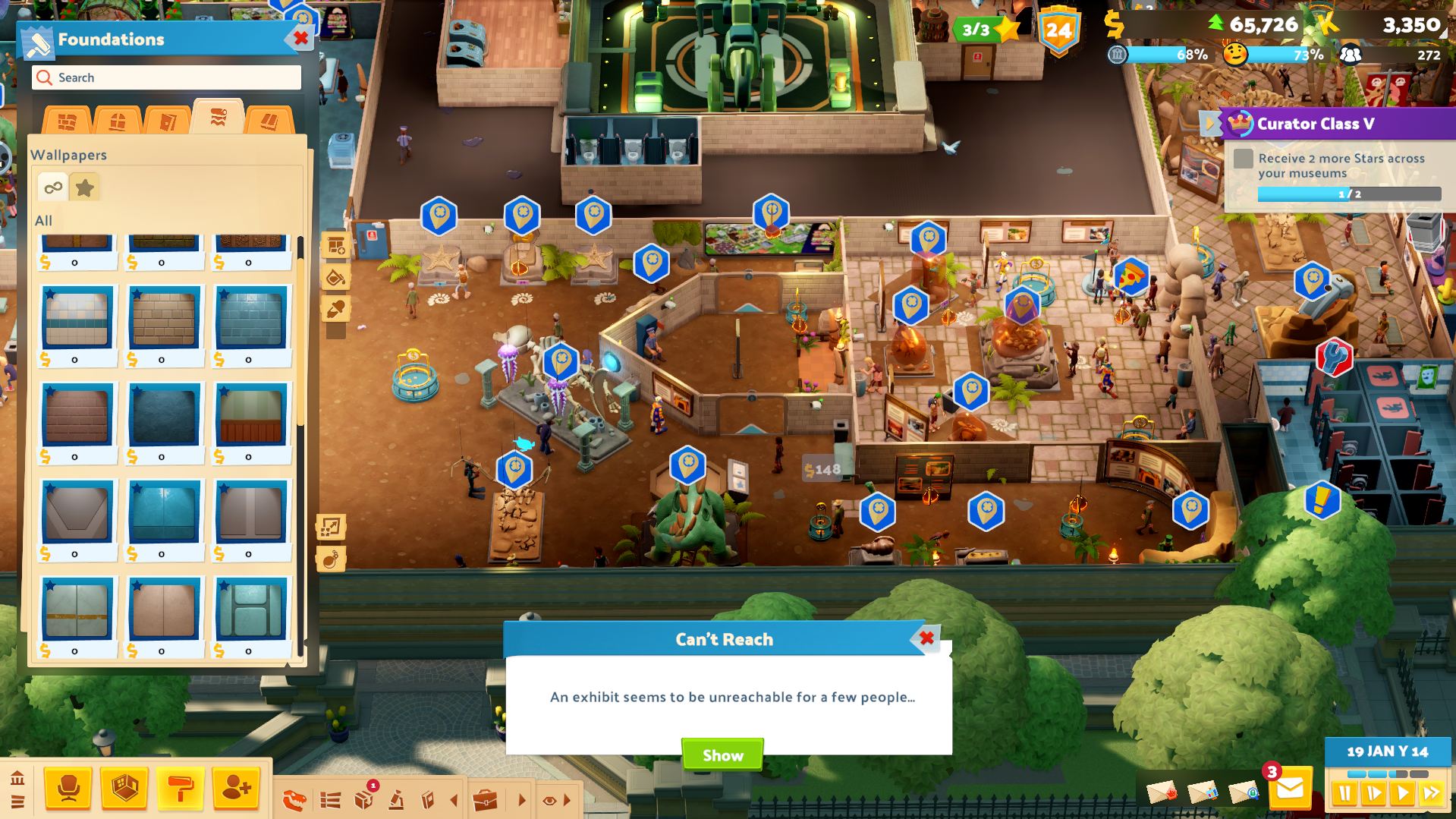
Task: Switch to the brick walls tab
Action: point(67,121)
